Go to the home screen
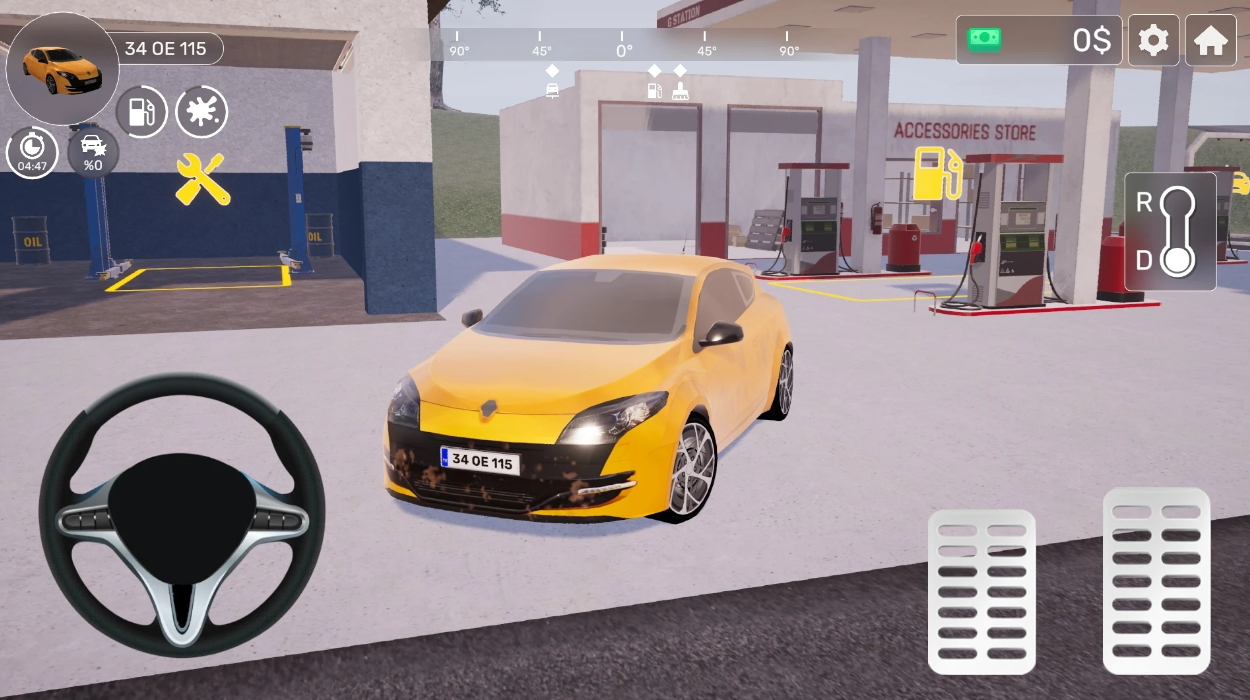 pyautogui.click(x=1210, y=41)
